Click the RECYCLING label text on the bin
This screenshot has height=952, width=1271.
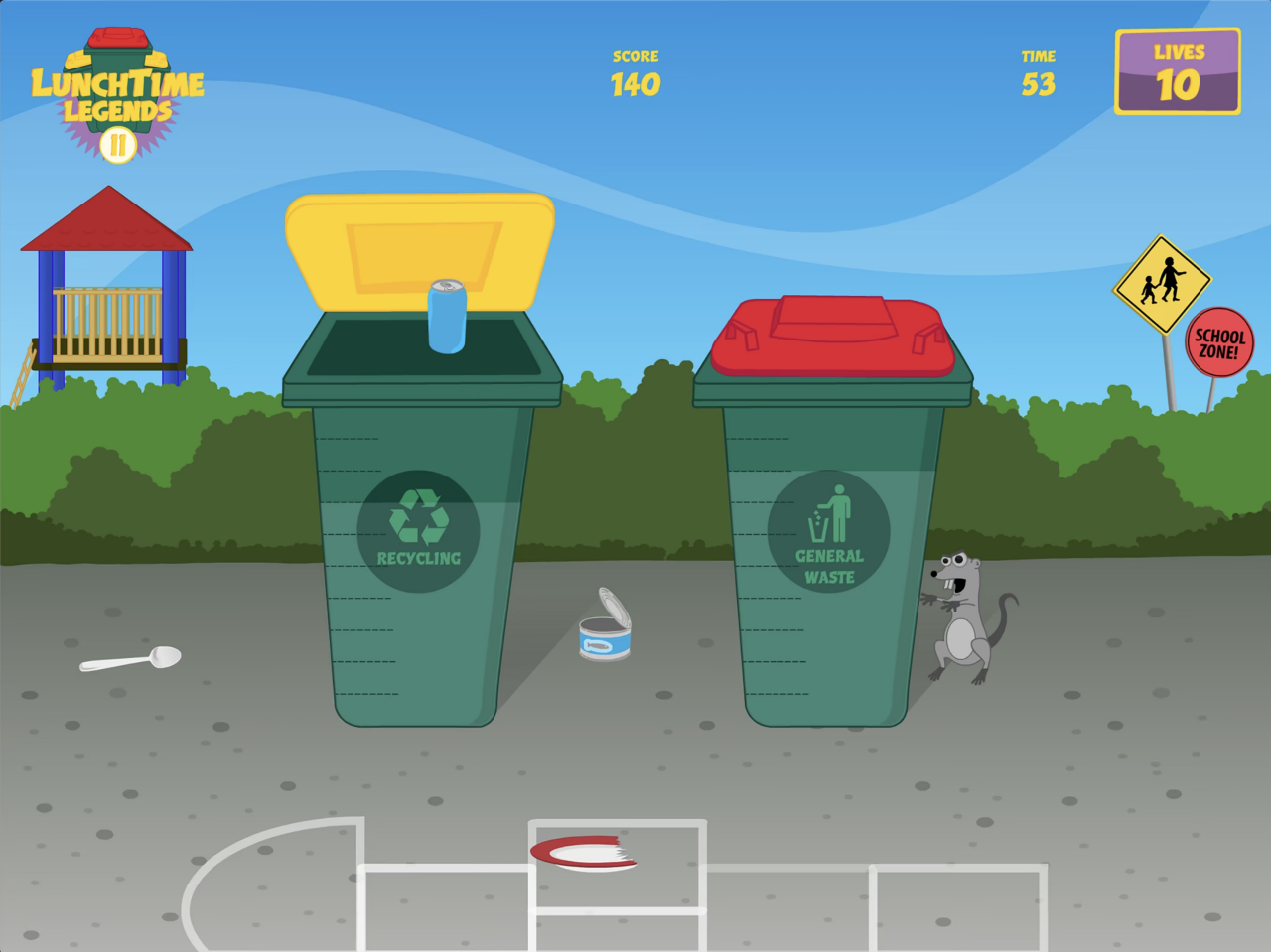(420, 557)
